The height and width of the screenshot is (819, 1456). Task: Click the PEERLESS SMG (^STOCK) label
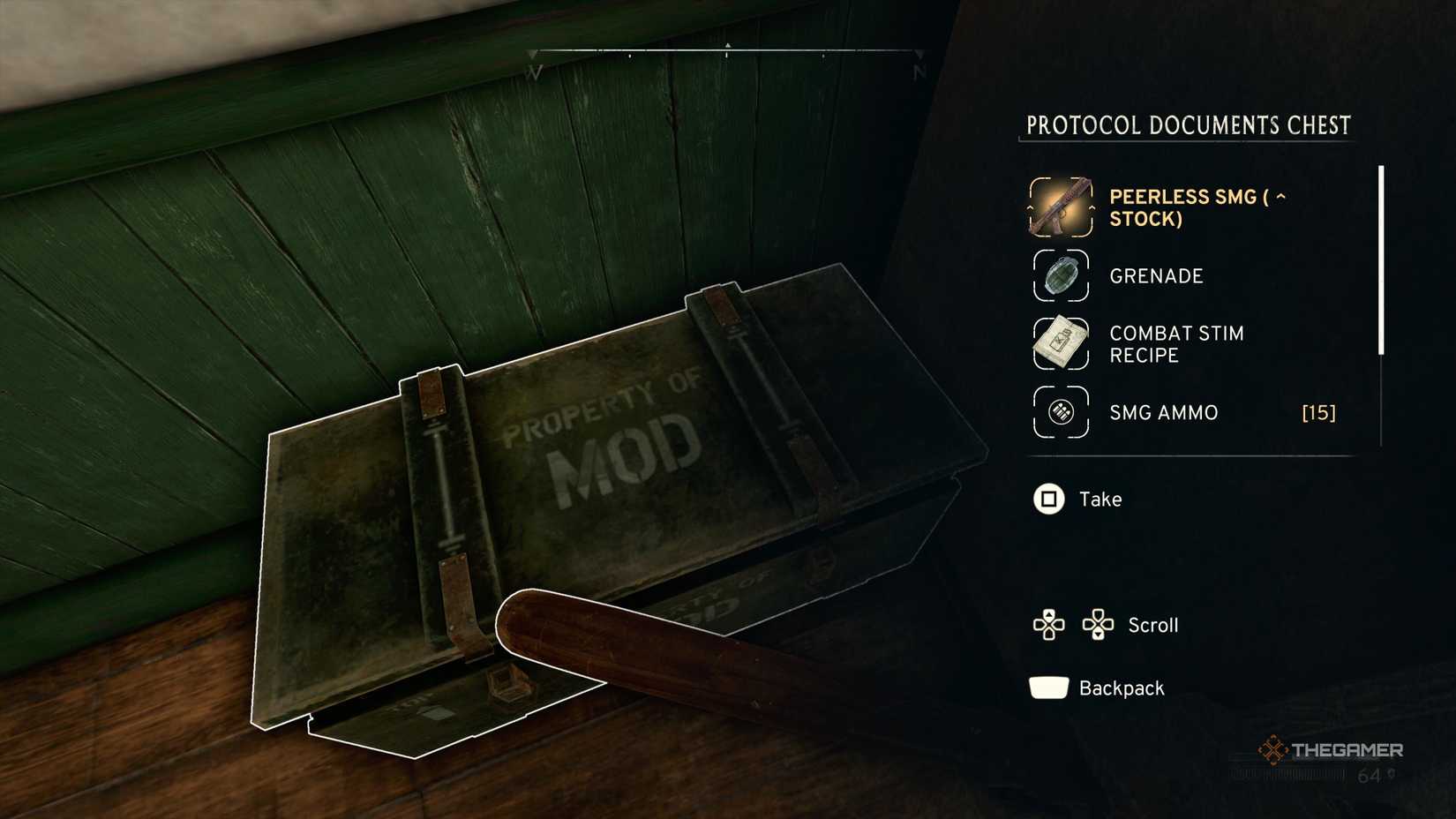point(1196,208)
